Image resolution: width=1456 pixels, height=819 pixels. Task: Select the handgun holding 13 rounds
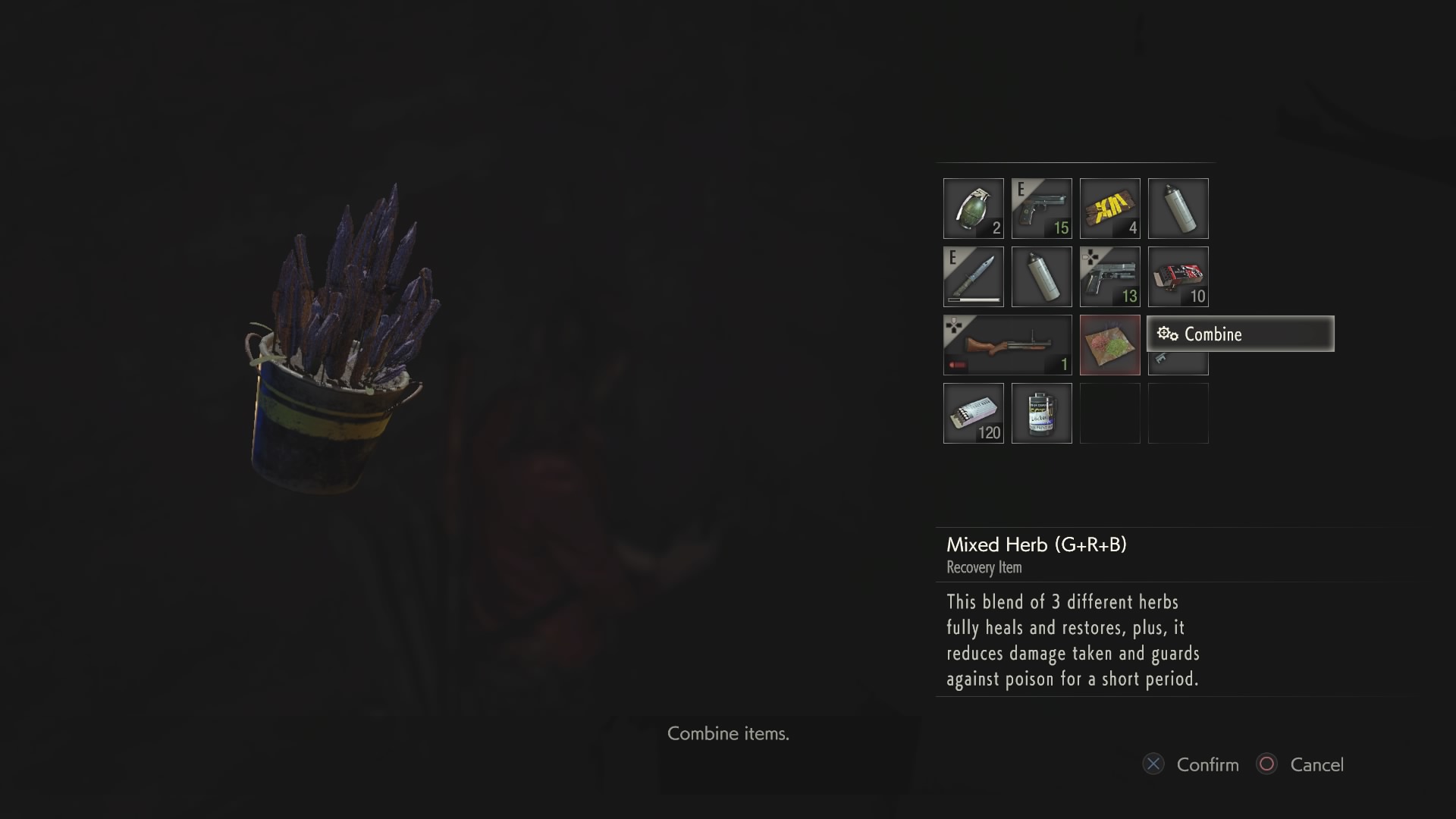tap(1109, 277)
